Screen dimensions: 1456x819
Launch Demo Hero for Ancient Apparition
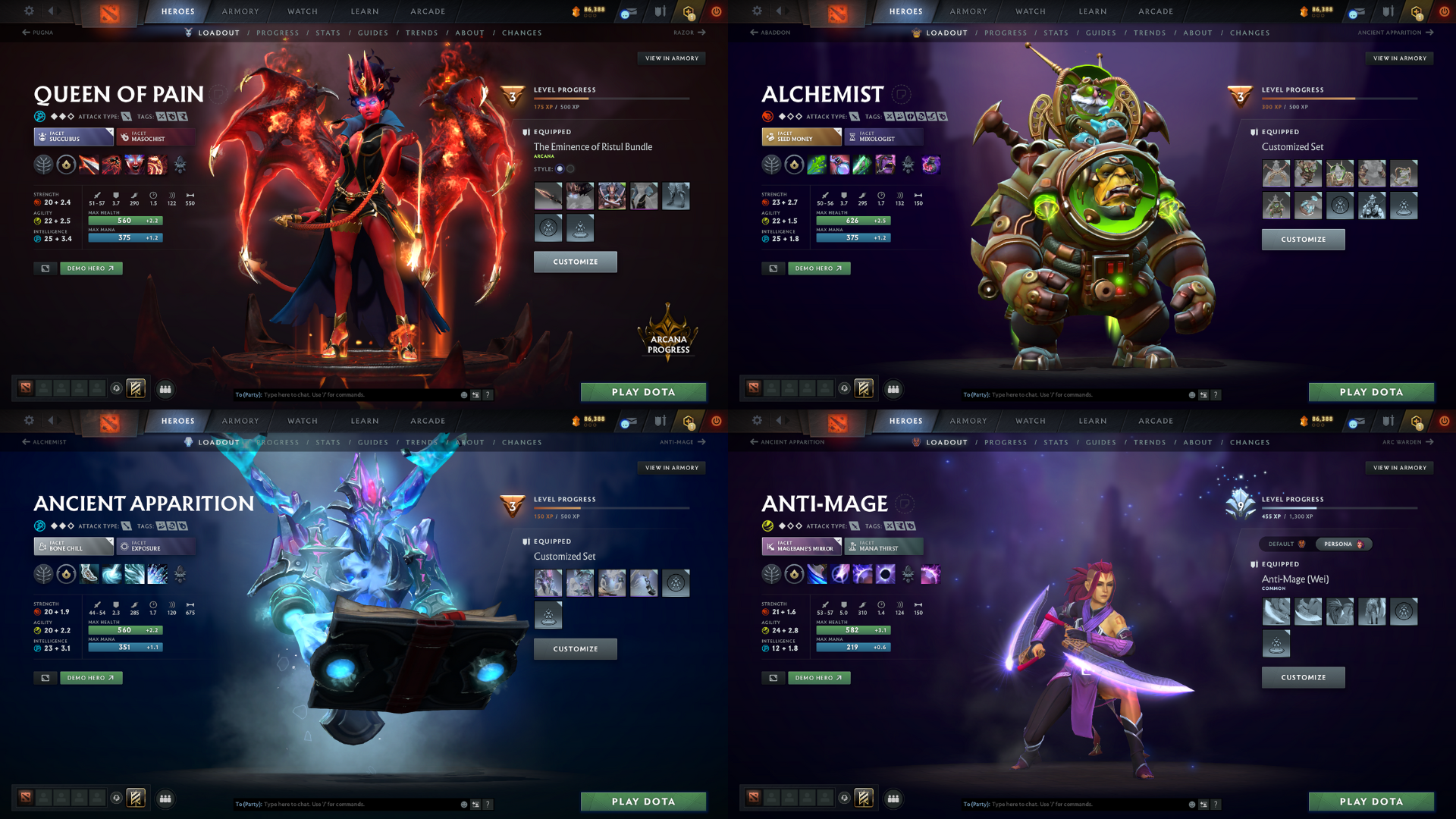click(91, 677)
